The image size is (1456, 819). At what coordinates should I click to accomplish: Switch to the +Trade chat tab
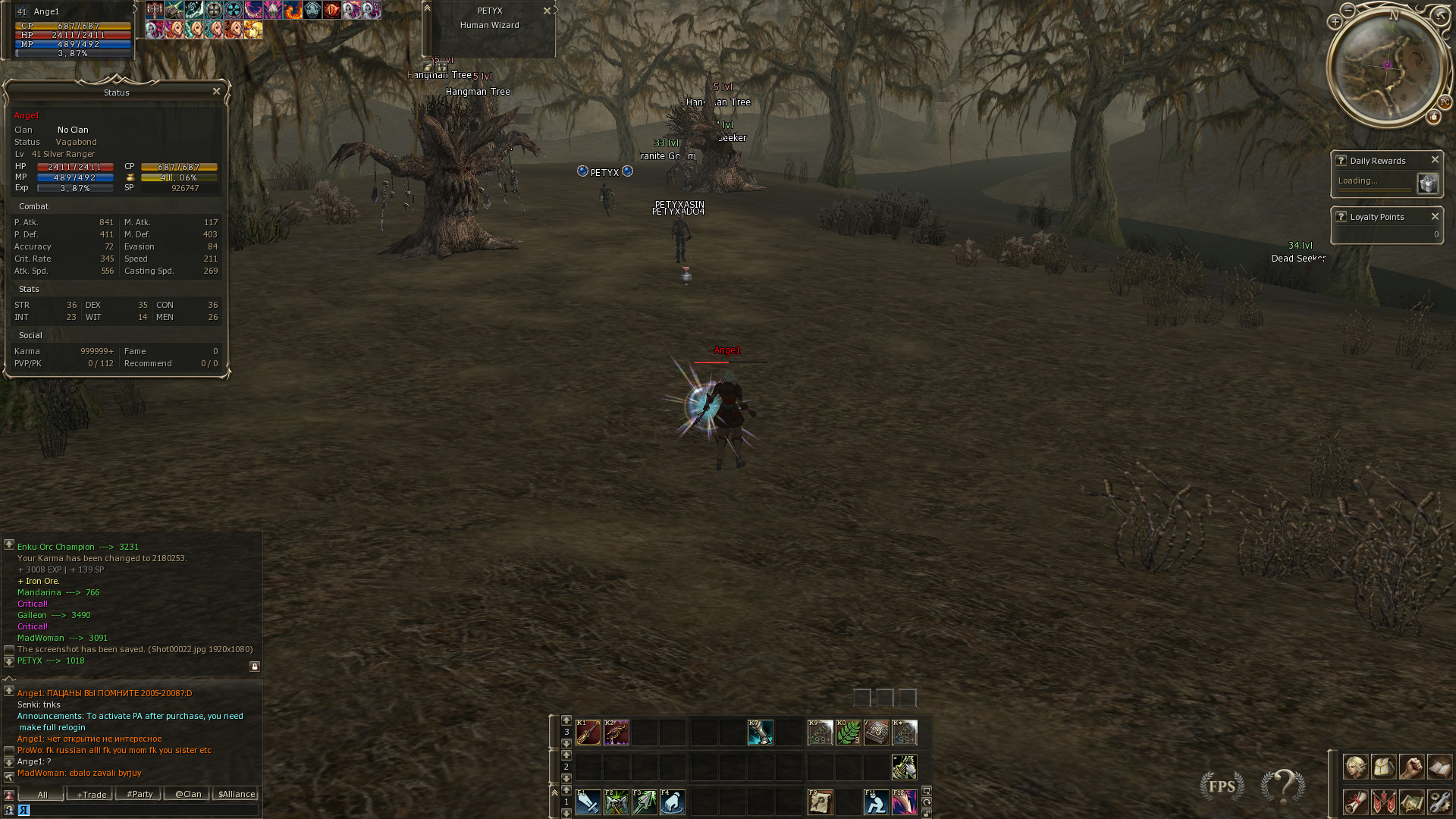coord(91,795)
